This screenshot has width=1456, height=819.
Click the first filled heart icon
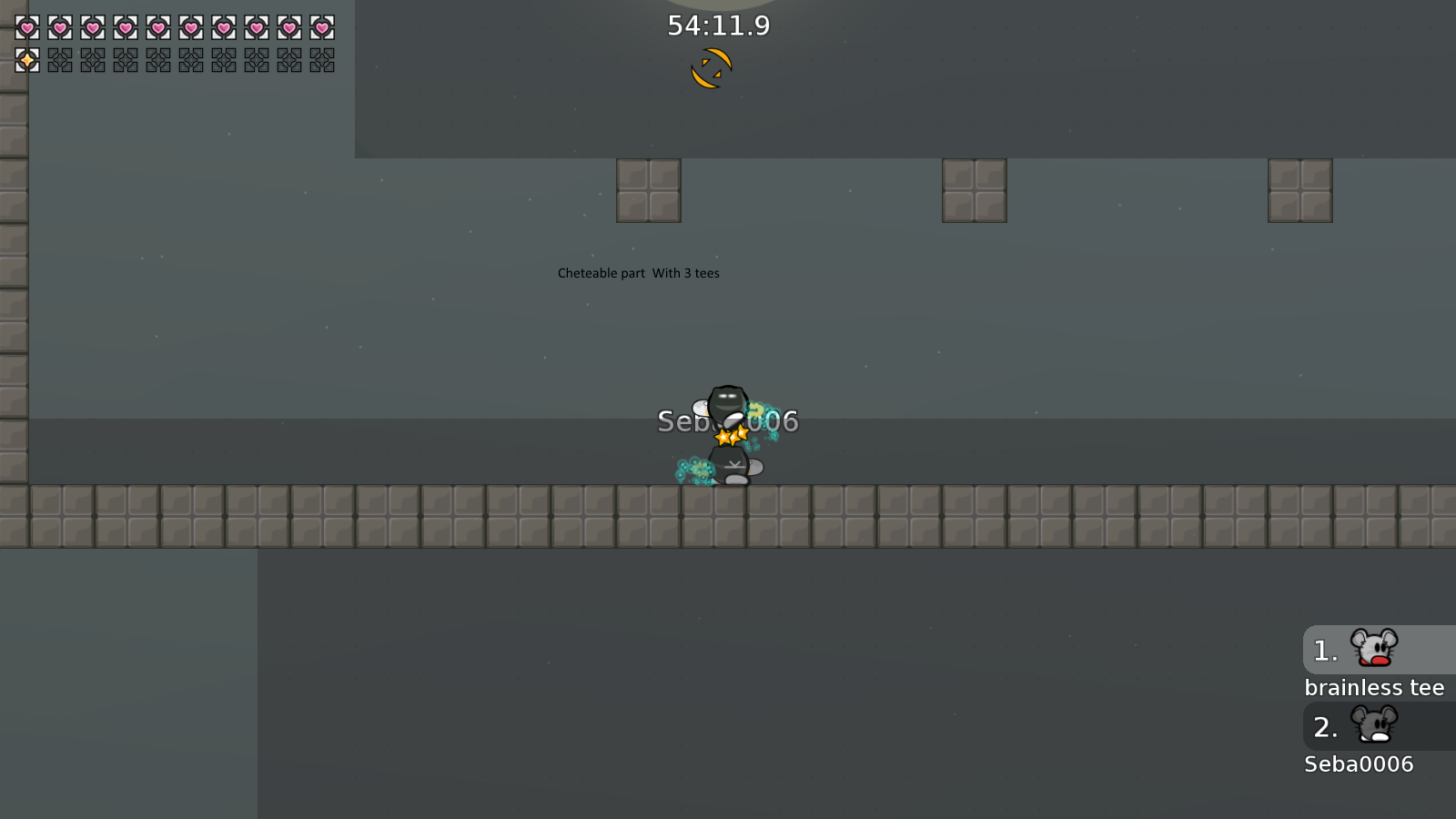pos(25,27)
